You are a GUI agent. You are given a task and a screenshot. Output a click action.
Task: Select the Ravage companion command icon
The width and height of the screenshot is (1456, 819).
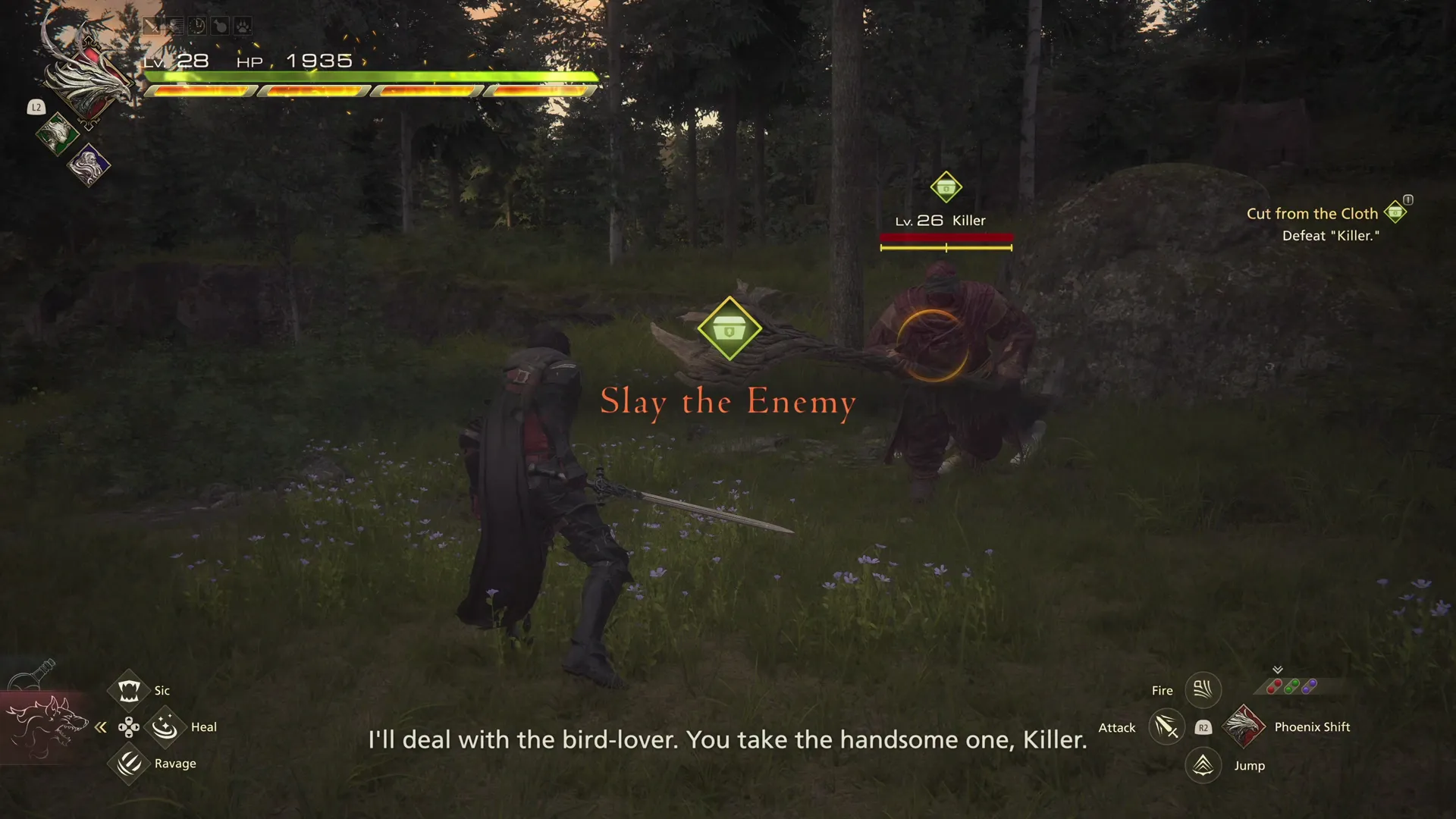click(128, 764)
